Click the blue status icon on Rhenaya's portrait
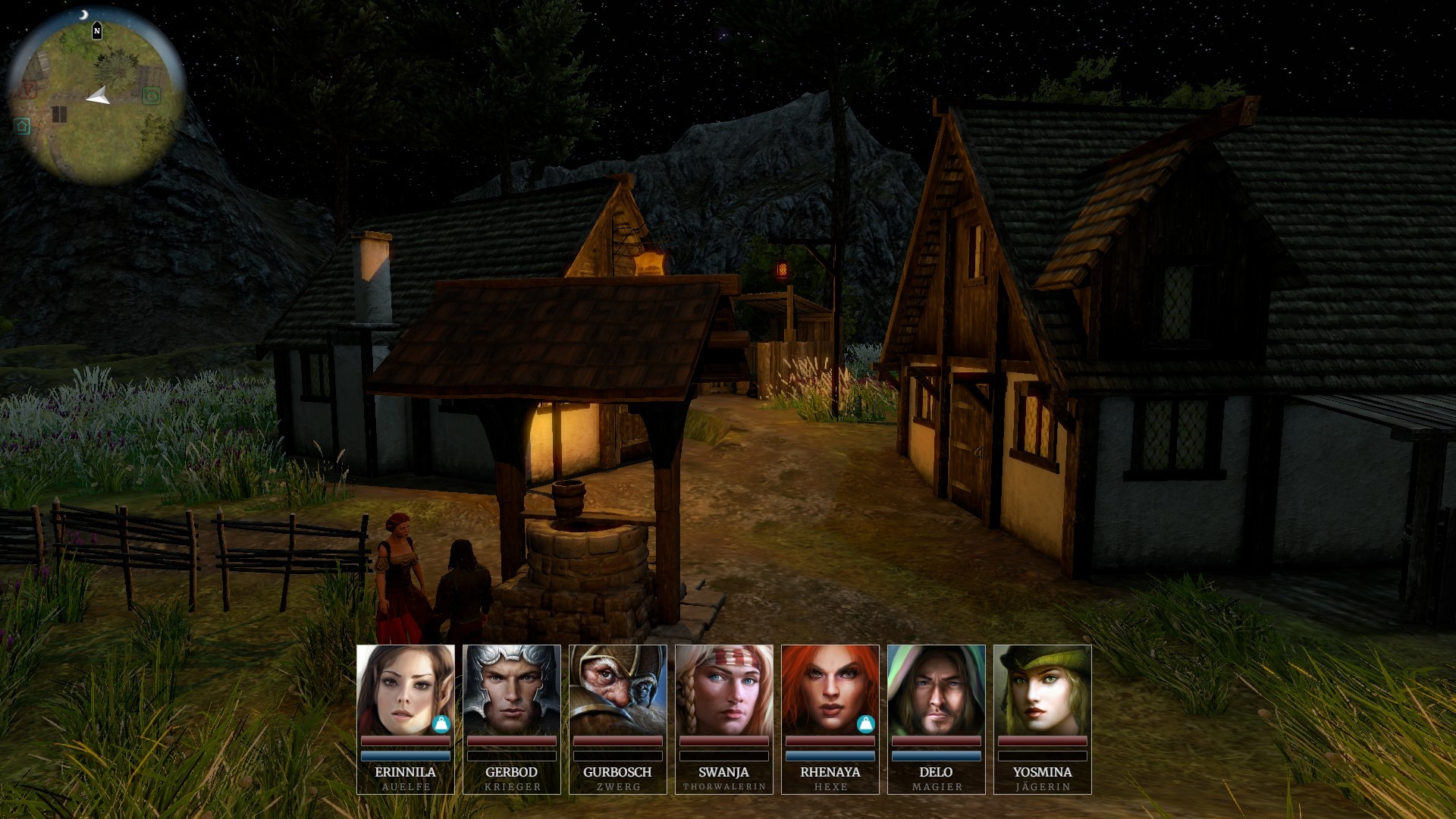The width and height of the screenshot is (1456, 819). tap(866, 724)
